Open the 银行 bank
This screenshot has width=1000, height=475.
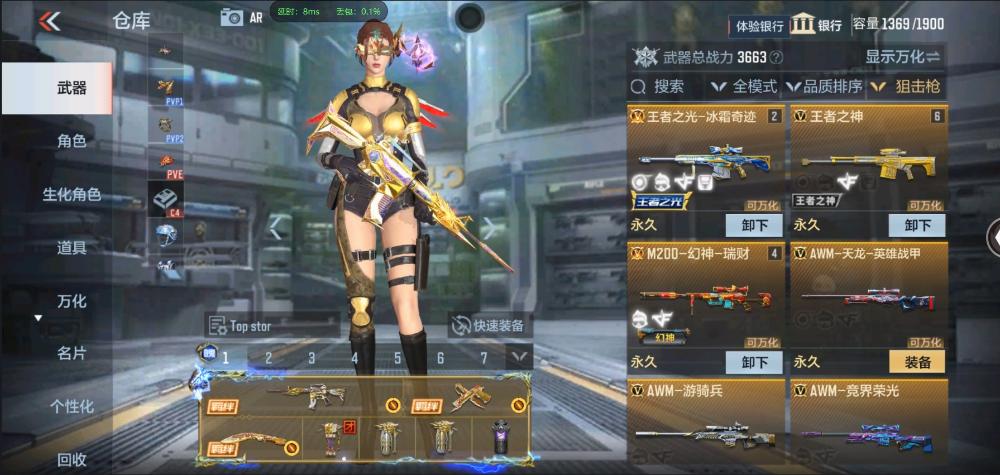tap(816, 25)
